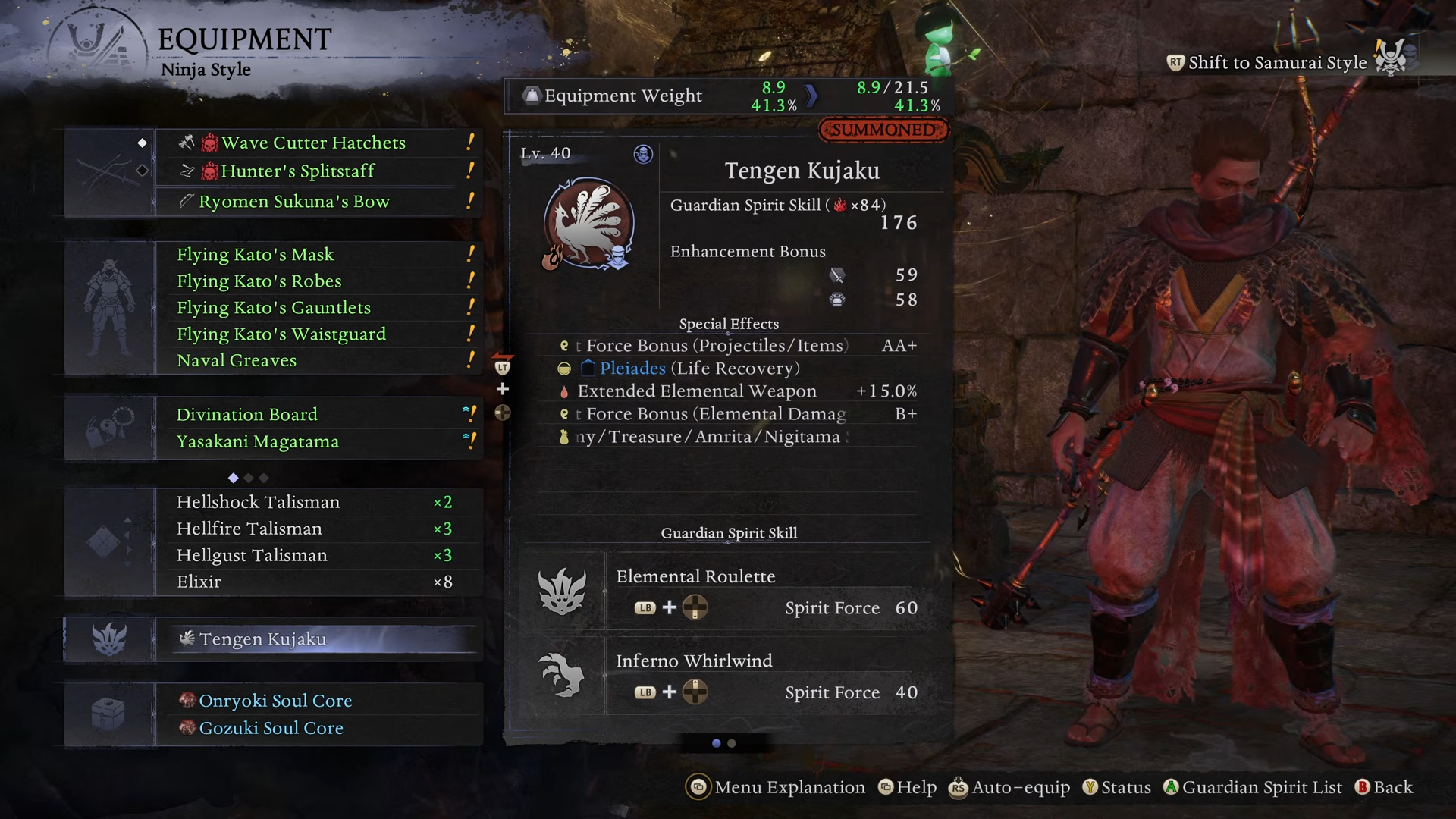
Task: Click the Elemental Roulette skill icon
Action: [562, 591]
